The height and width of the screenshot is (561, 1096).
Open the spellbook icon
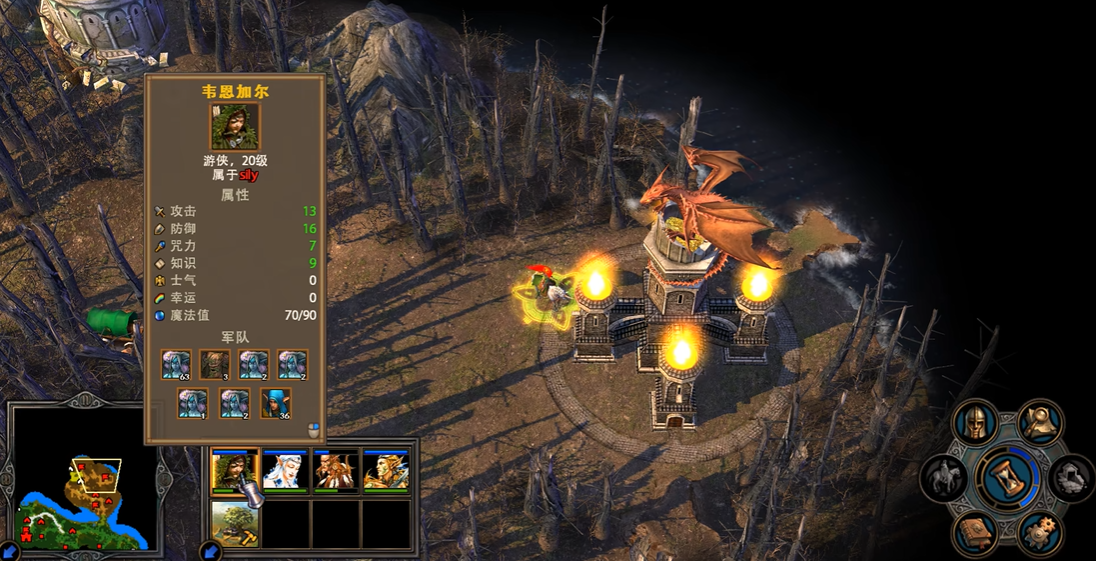975,532
